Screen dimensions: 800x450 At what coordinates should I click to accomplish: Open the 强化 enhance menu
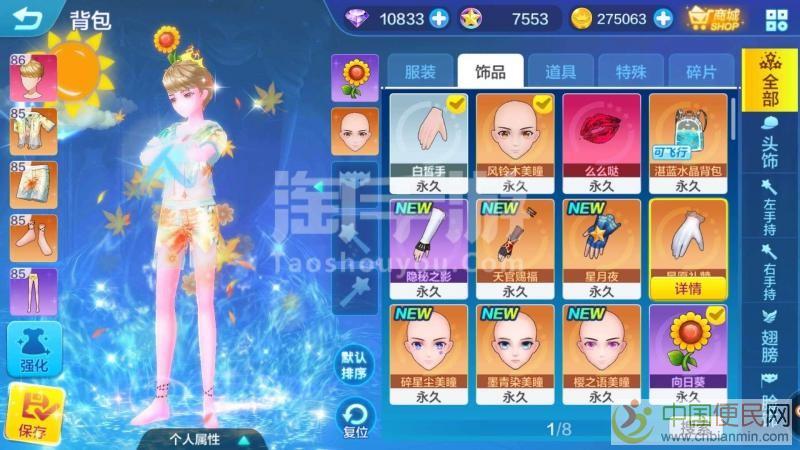pyautogui.click(x=34, y=350)
